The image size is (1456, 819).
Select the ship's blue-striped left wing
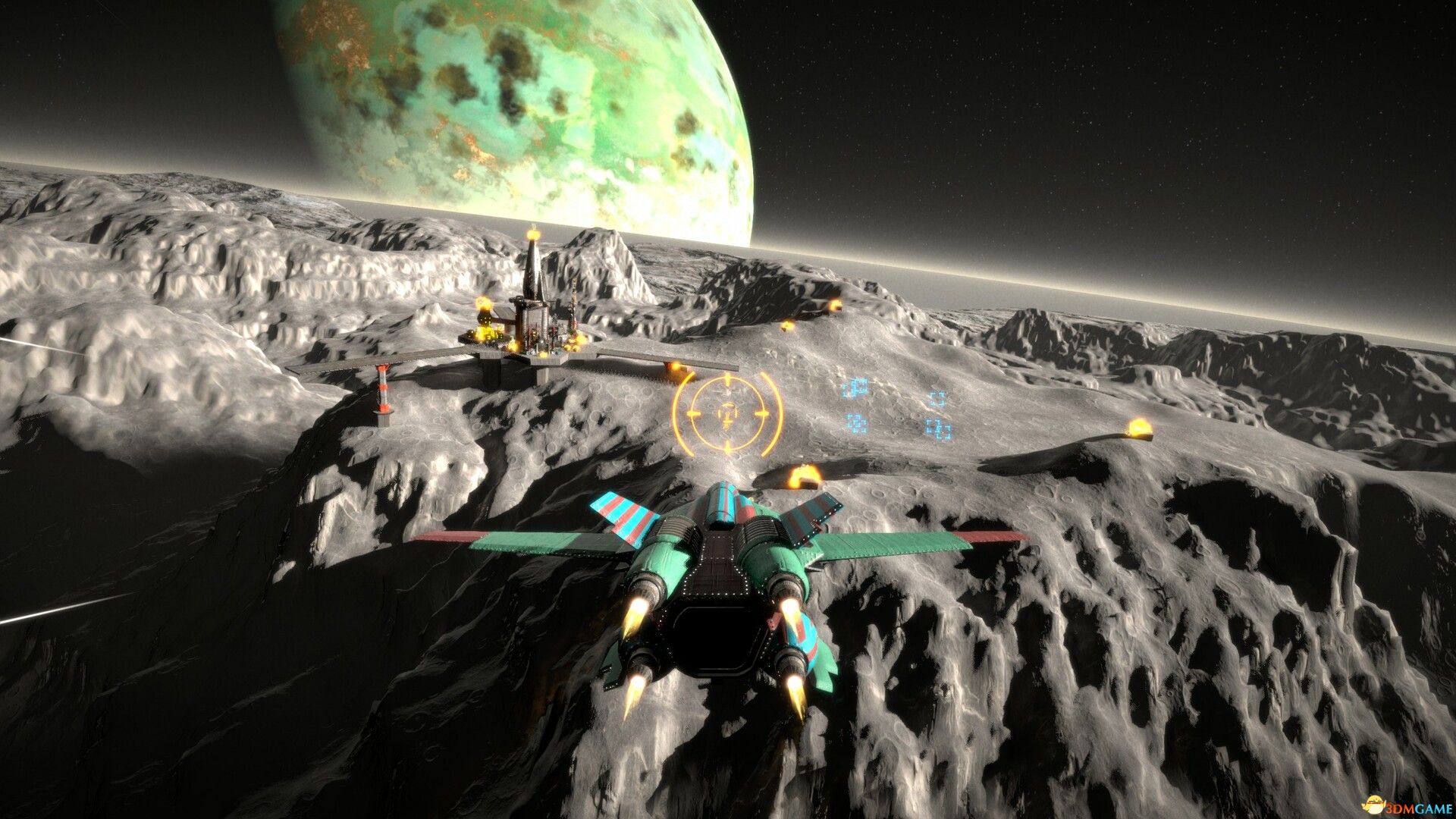622,516
